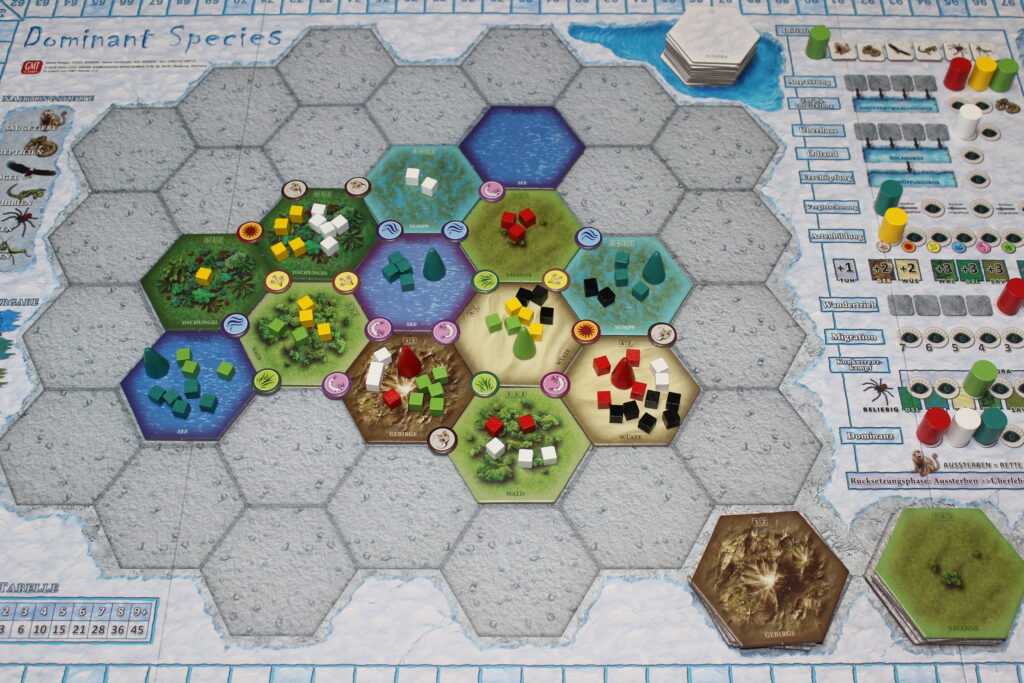
Task: Choose the Anpassung action row label
Action: pos(811,80)
